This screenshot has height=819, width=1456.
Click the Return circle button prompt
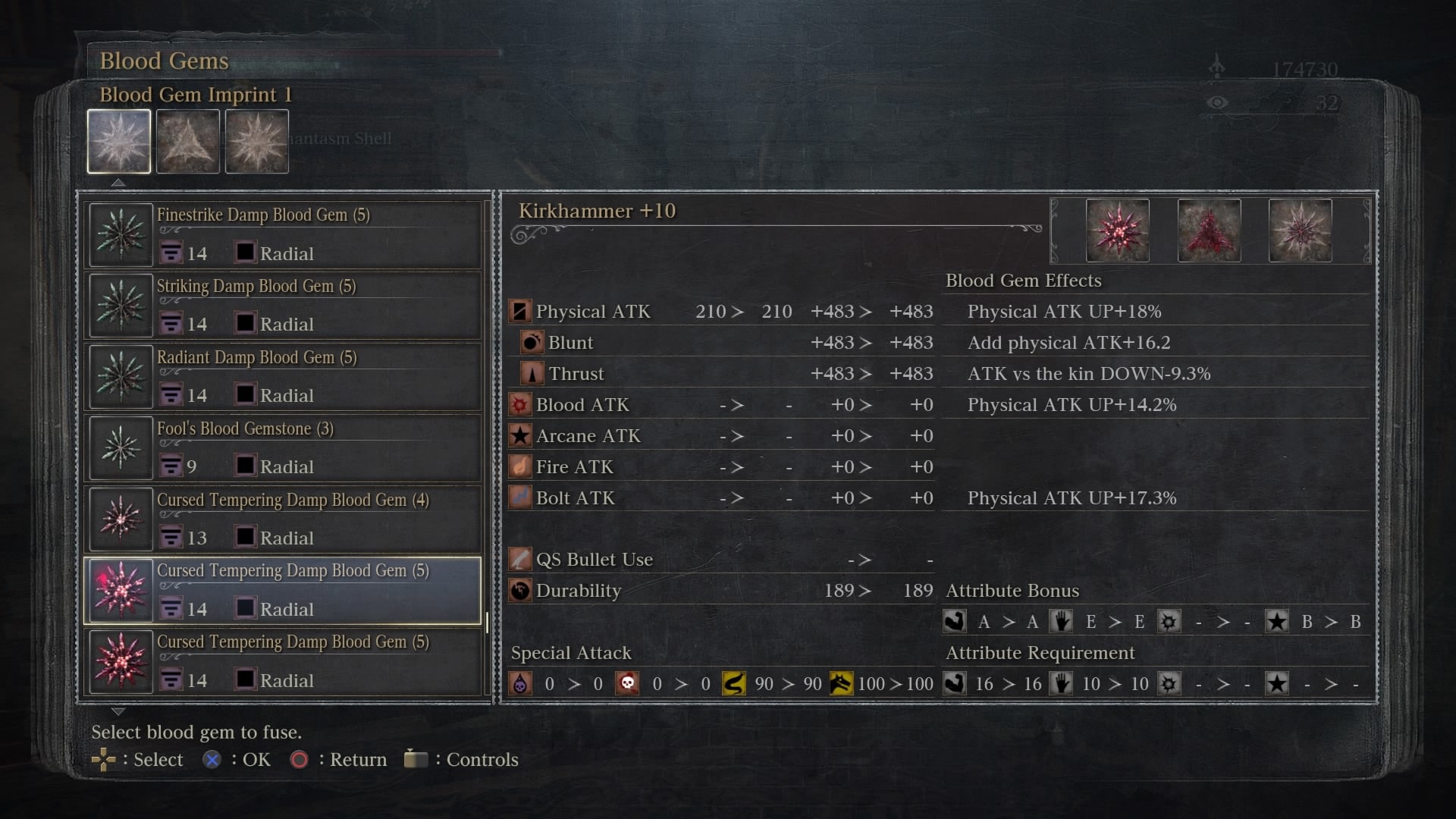pos(300,760)
